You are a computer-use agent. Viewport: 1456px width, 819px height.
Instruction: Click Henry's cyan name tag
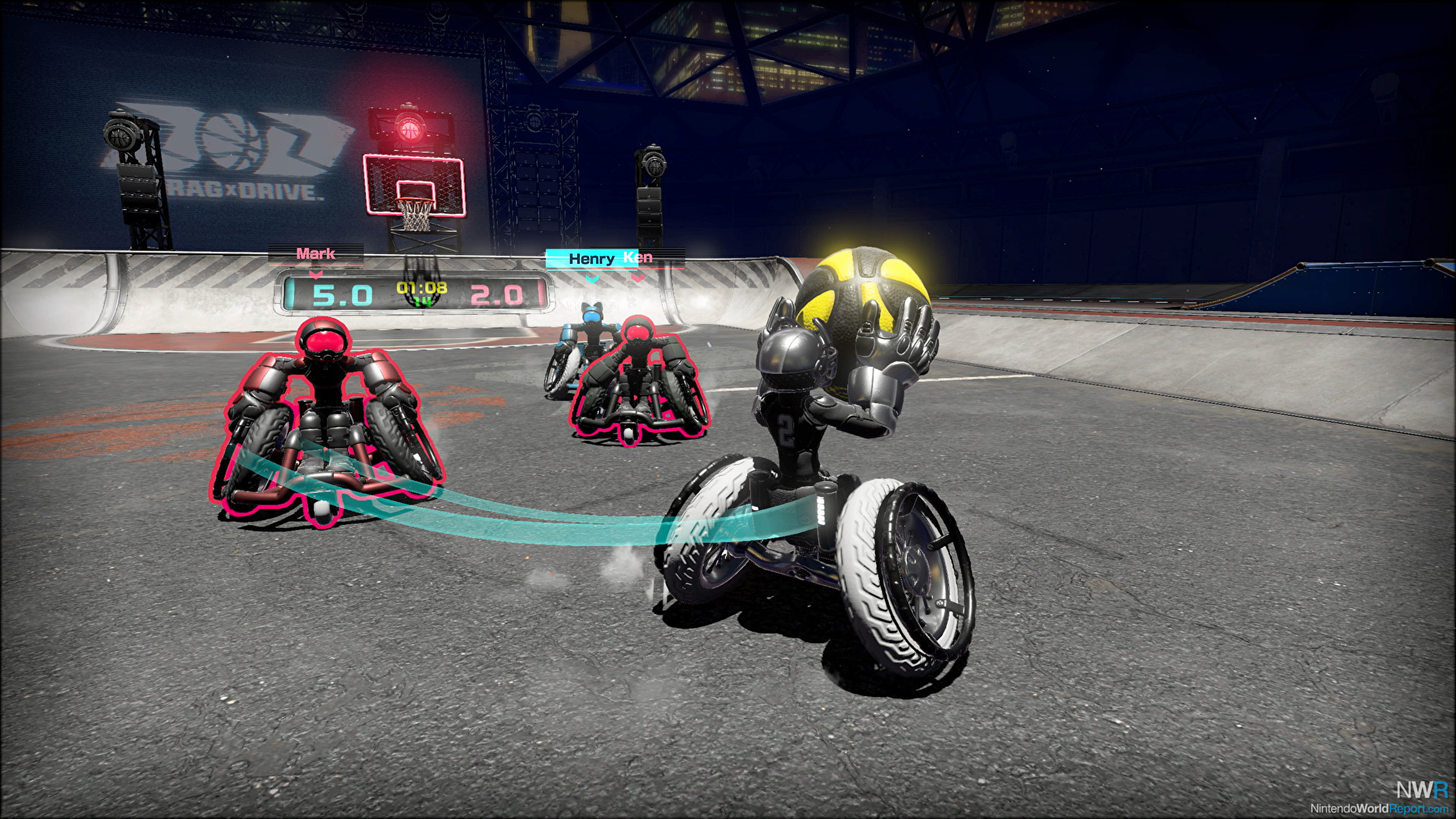pos(591,259)
